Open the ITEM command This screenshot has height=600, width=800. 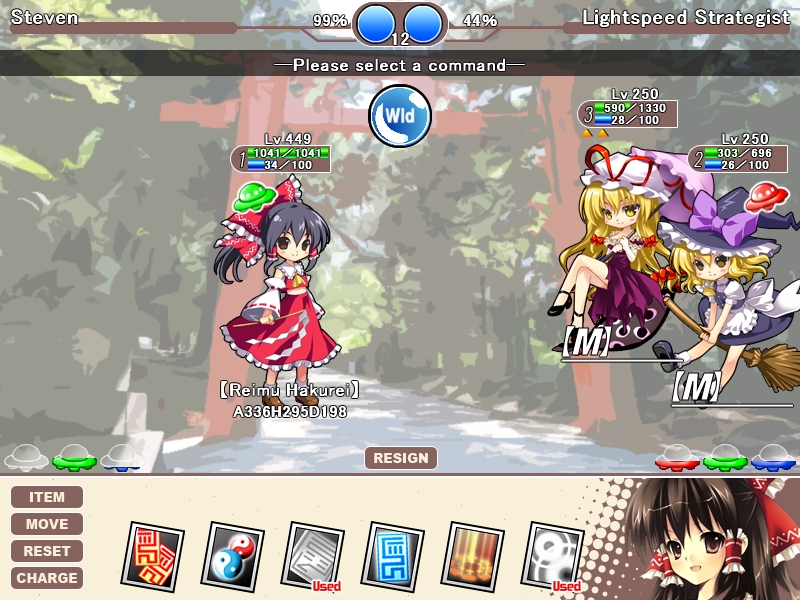(47, 497)
